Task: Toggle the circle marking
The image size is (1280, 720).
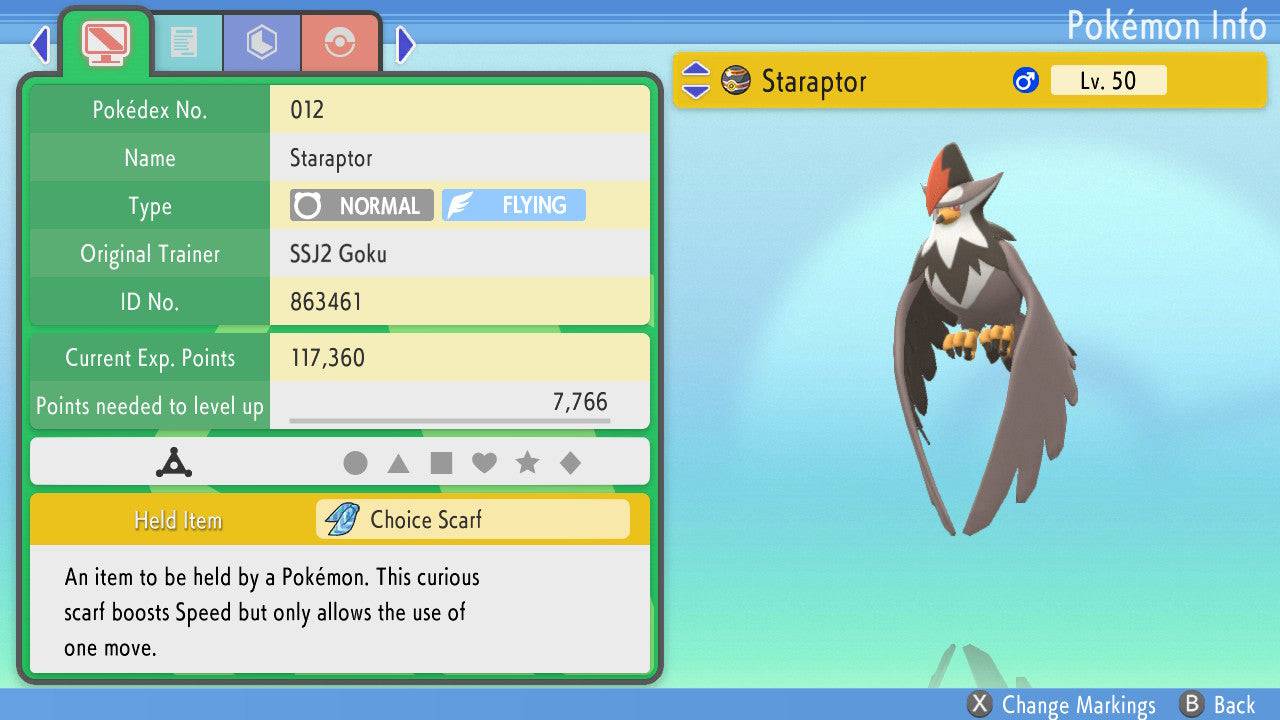Action: [355, 463]
